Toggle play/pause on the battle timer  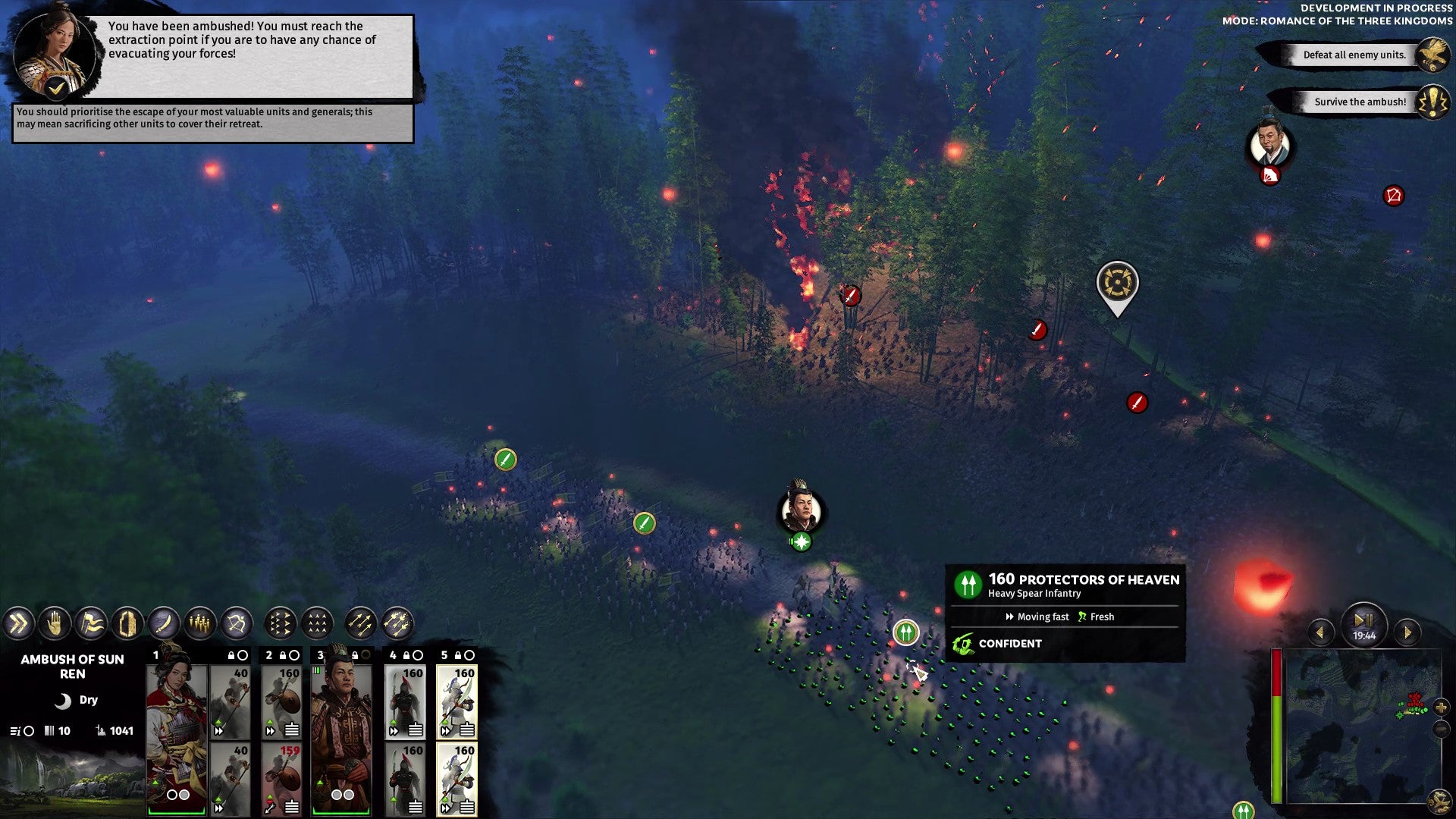[1363, 620]
